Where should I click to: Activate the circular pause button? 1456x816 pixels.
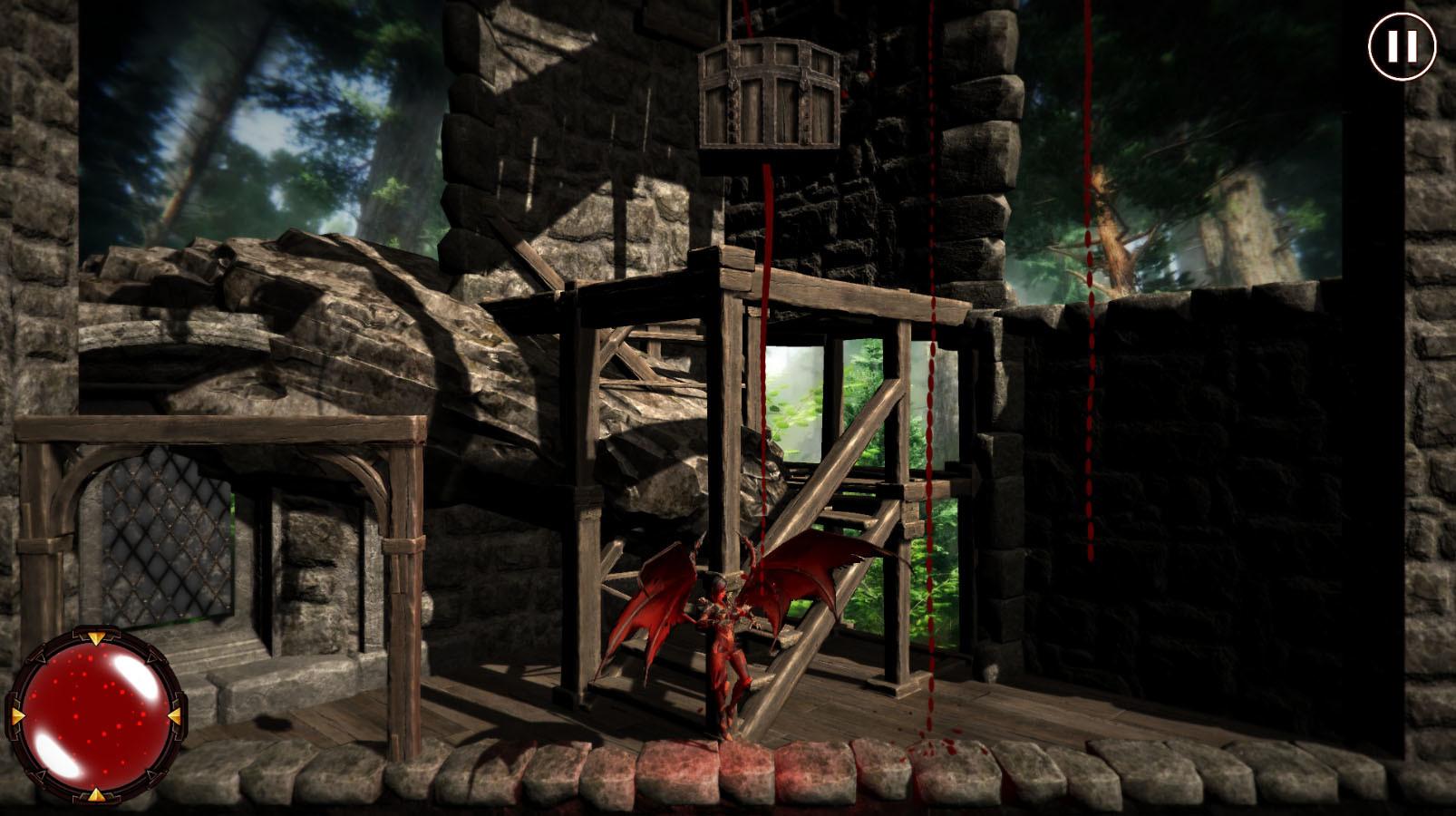point(1401,45)
